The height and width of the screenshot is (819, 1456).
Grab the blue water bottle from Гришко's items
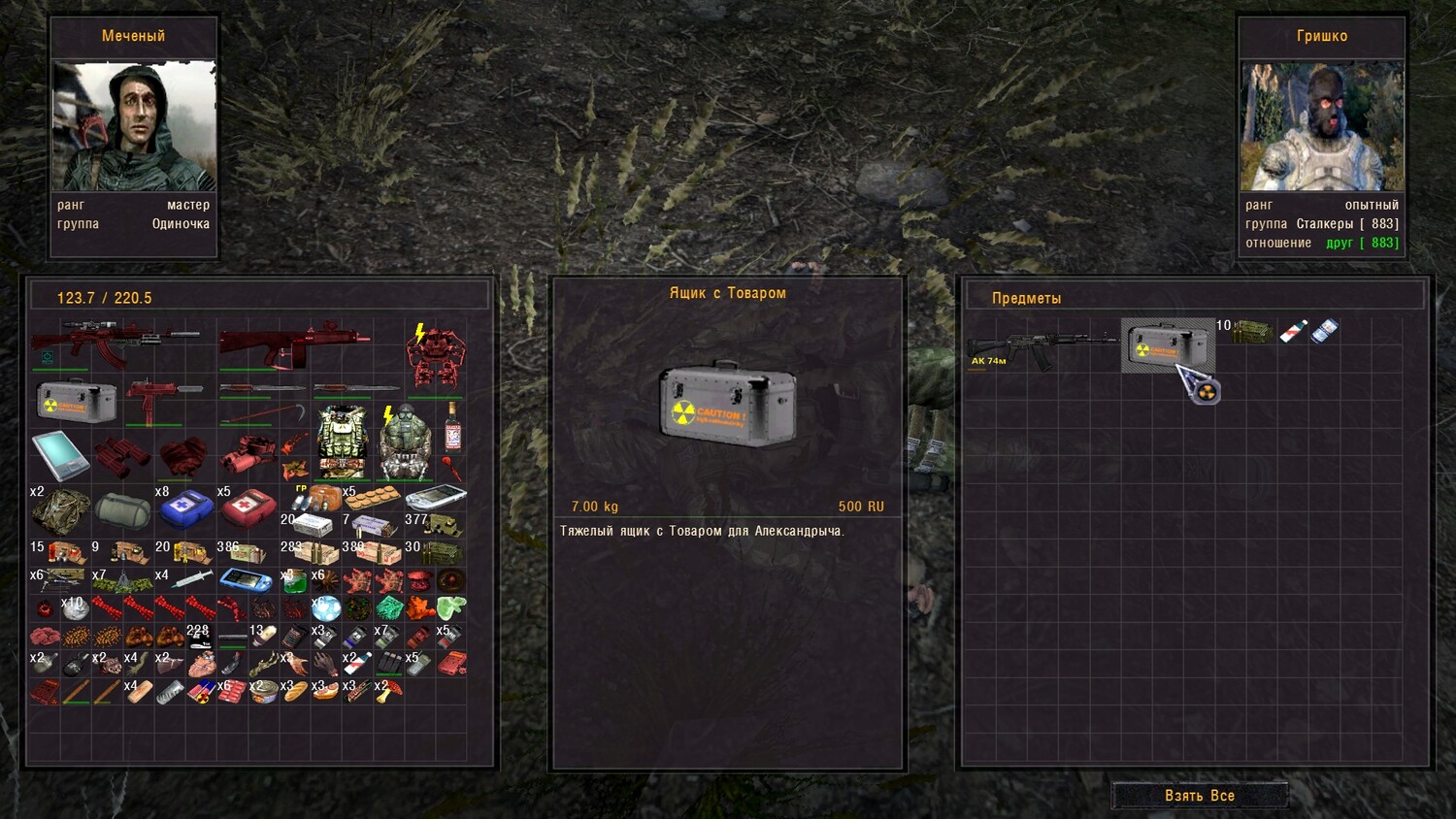1324,331
